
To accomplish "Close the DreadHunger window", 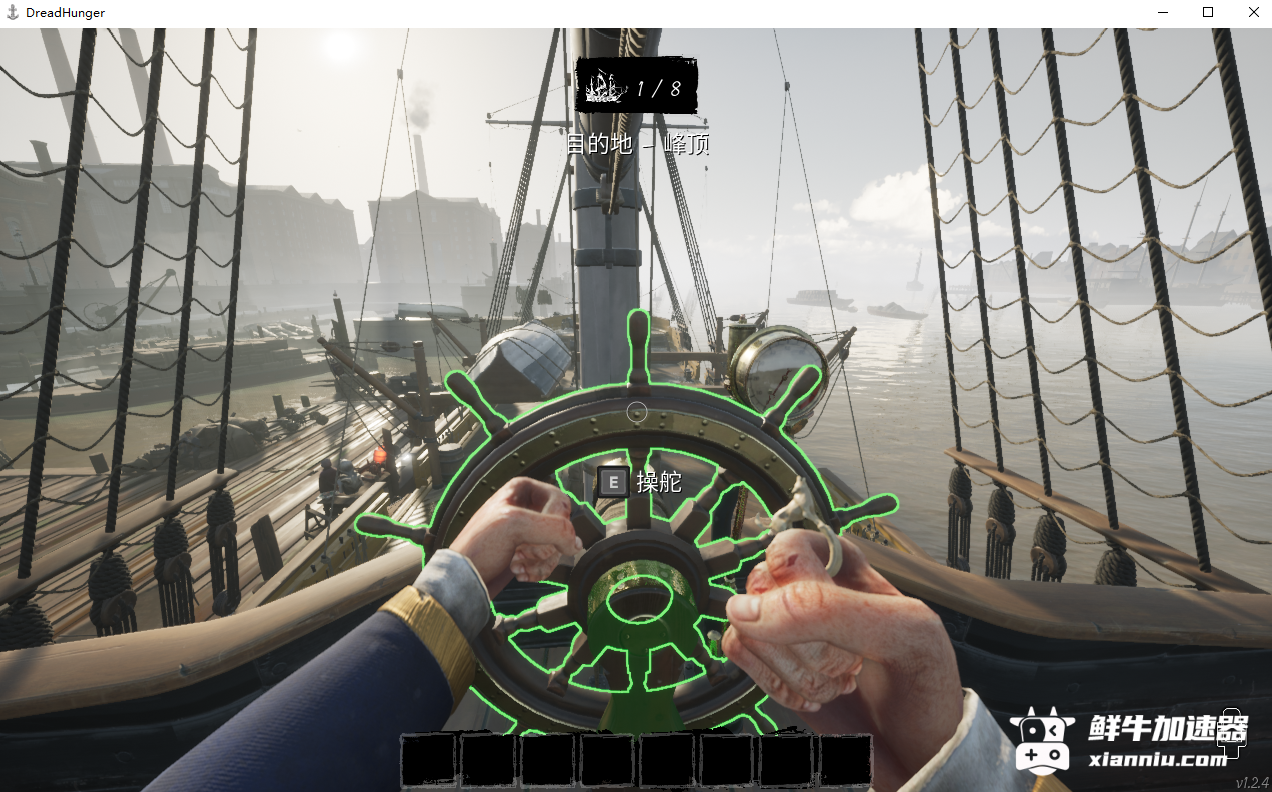I will pos(1253,13).
